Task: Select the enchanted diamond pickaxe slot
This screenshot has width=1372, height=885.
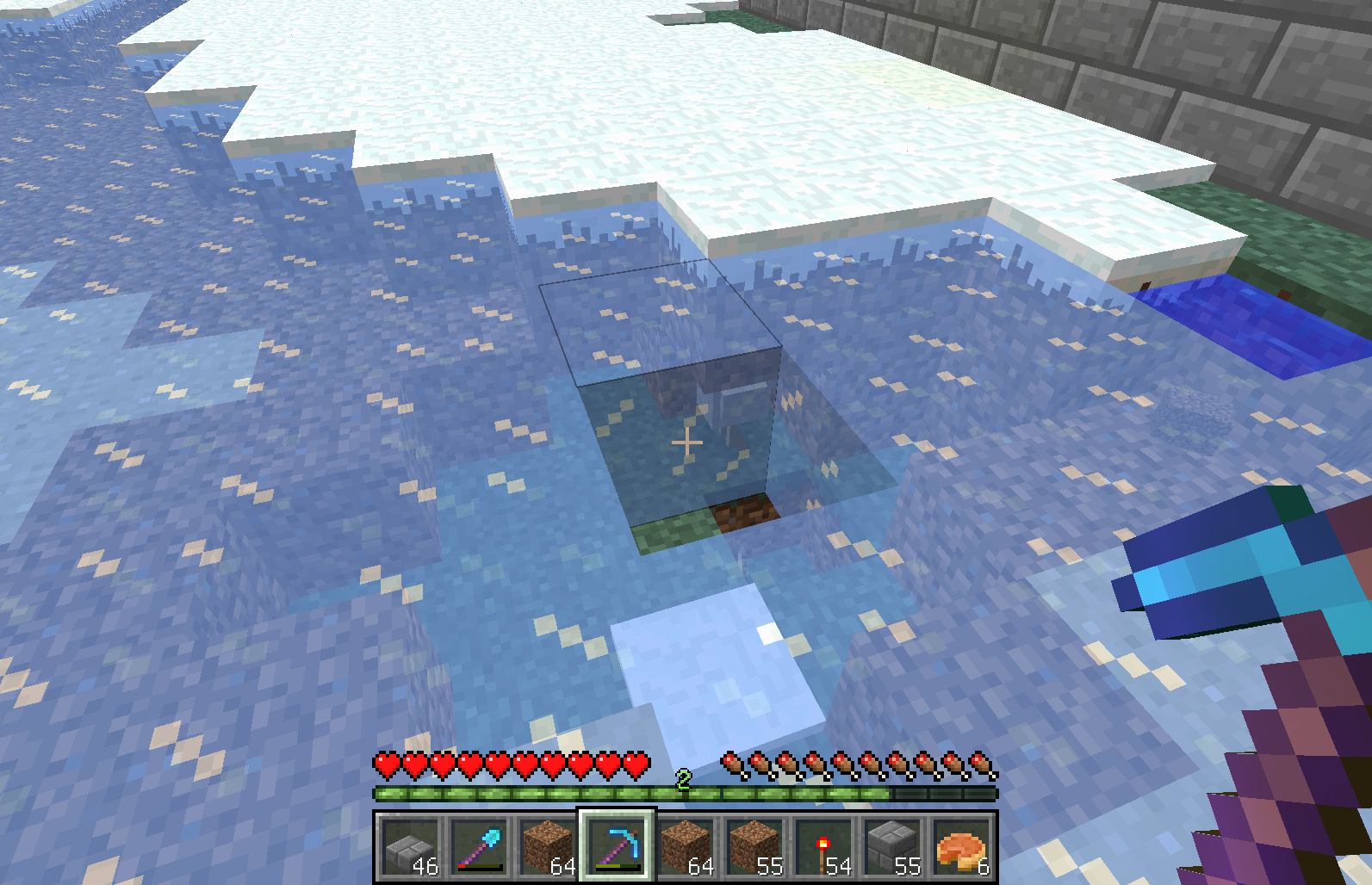Action: pos(617,846)
